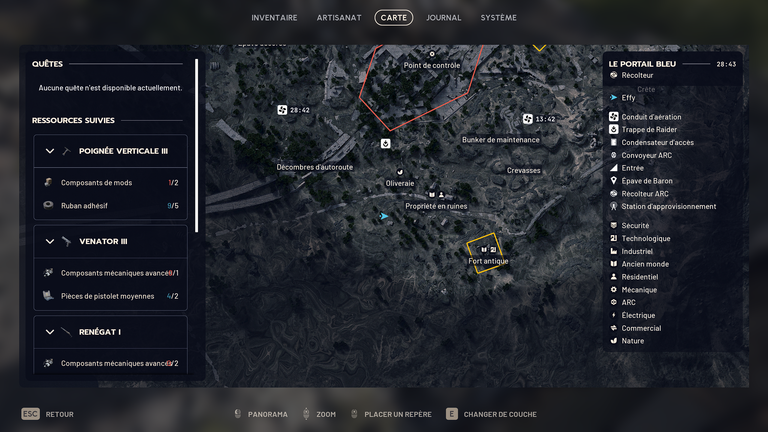Toggle the Trappe de Raider legend filter
The width and height of the screenshot is (768, 432).
coord(650,130)
